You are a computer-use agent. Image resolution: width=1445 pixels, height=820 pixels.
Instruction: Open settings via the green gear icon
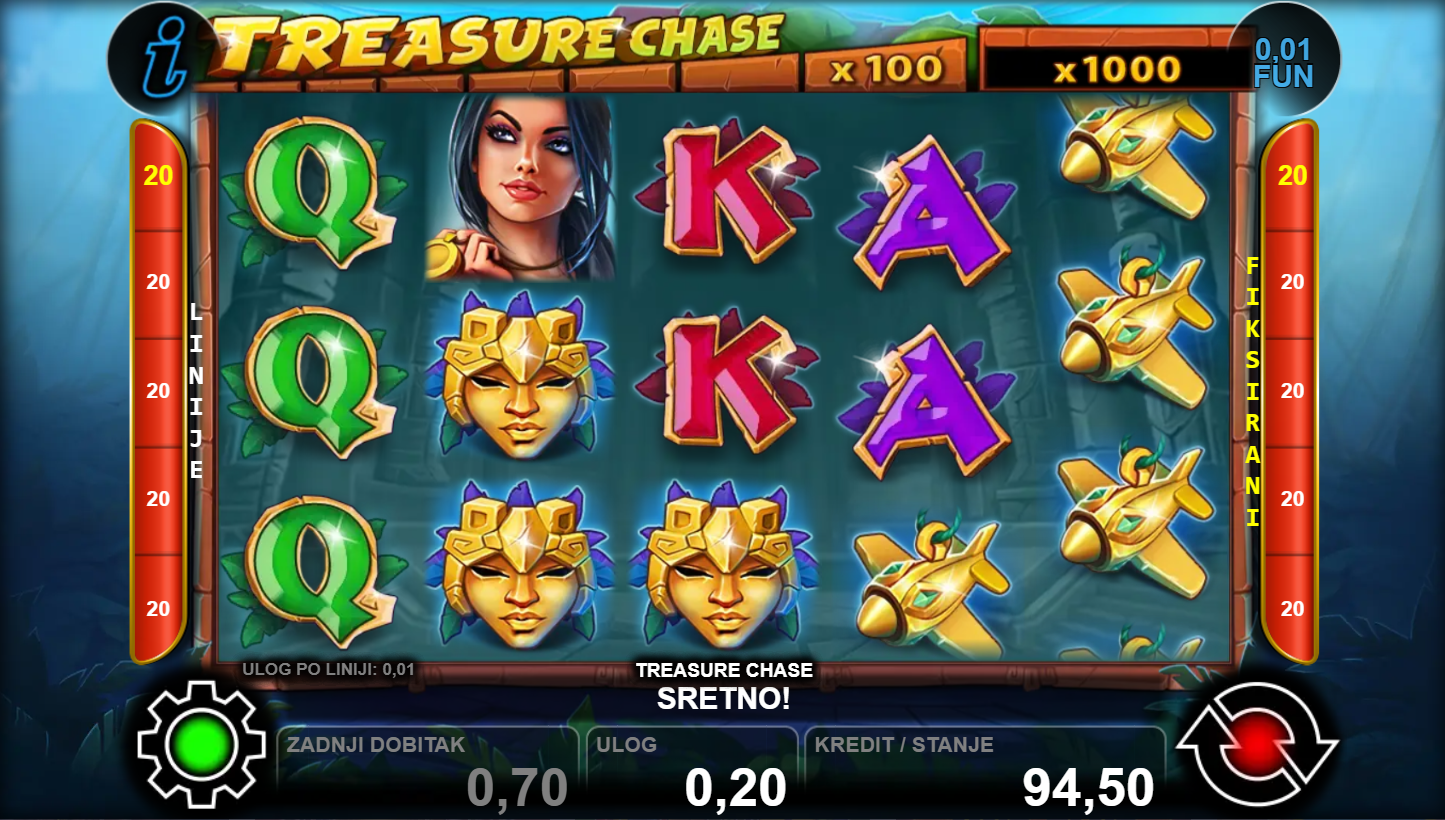202,744
